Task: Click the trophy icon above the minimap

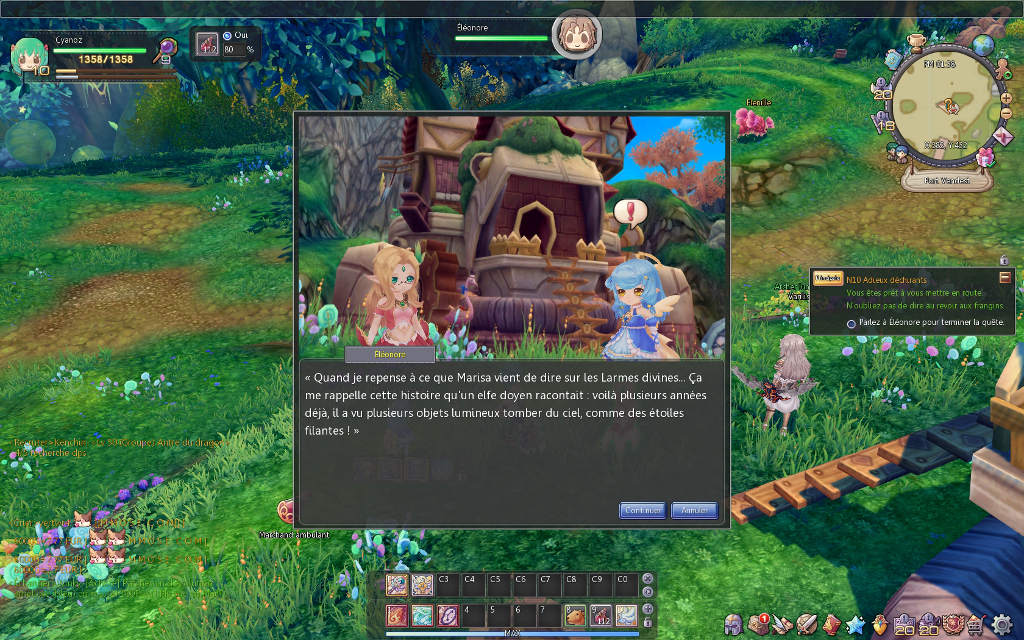Action: coord(917,42)
